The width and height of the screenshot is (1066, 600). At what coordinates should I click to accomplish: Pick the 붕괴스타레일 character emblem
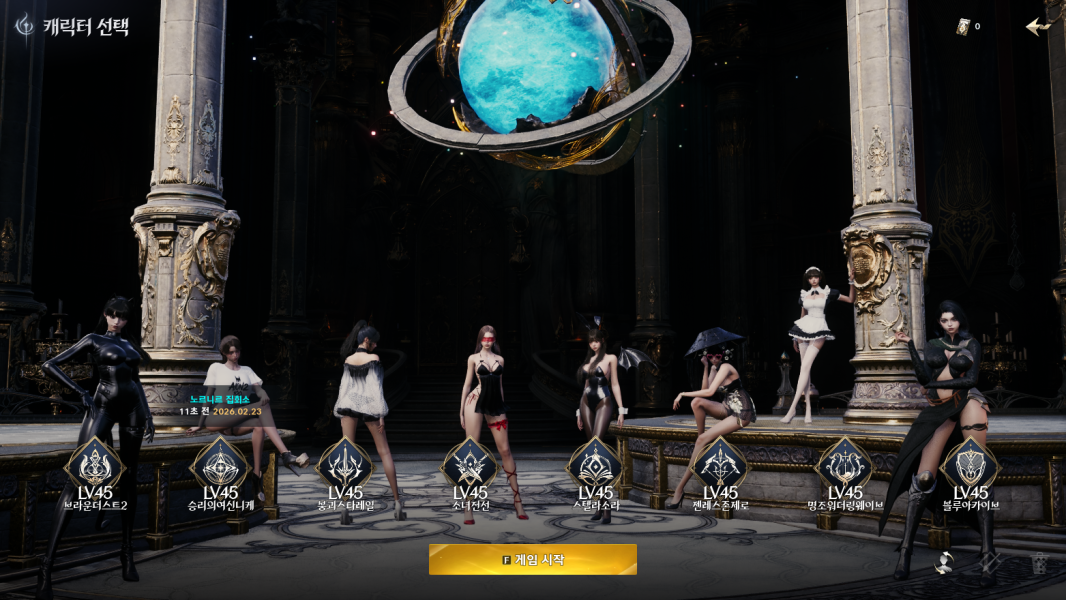(345, 464)
